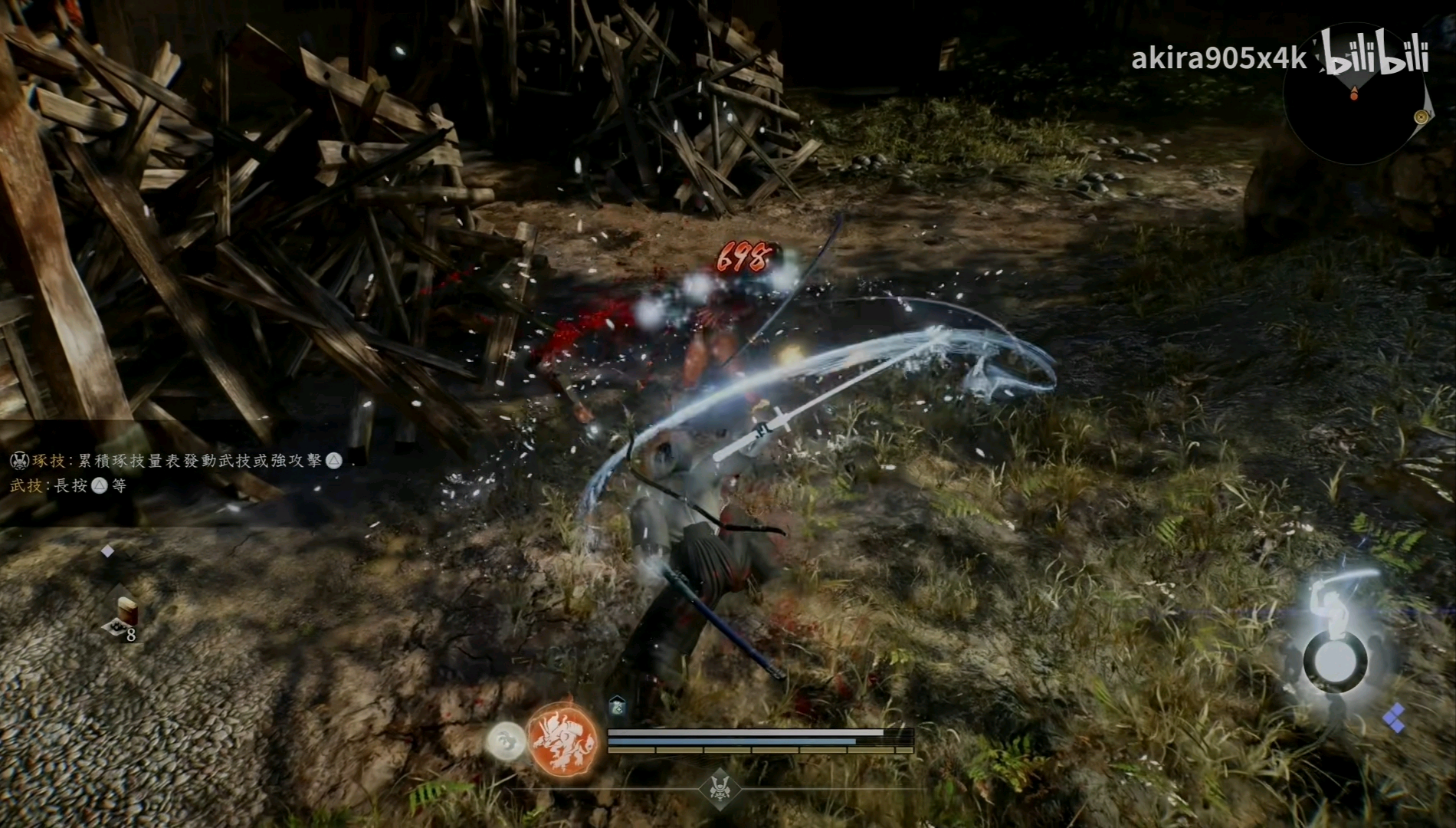Select the white swirl orb icon

(507, 741)
